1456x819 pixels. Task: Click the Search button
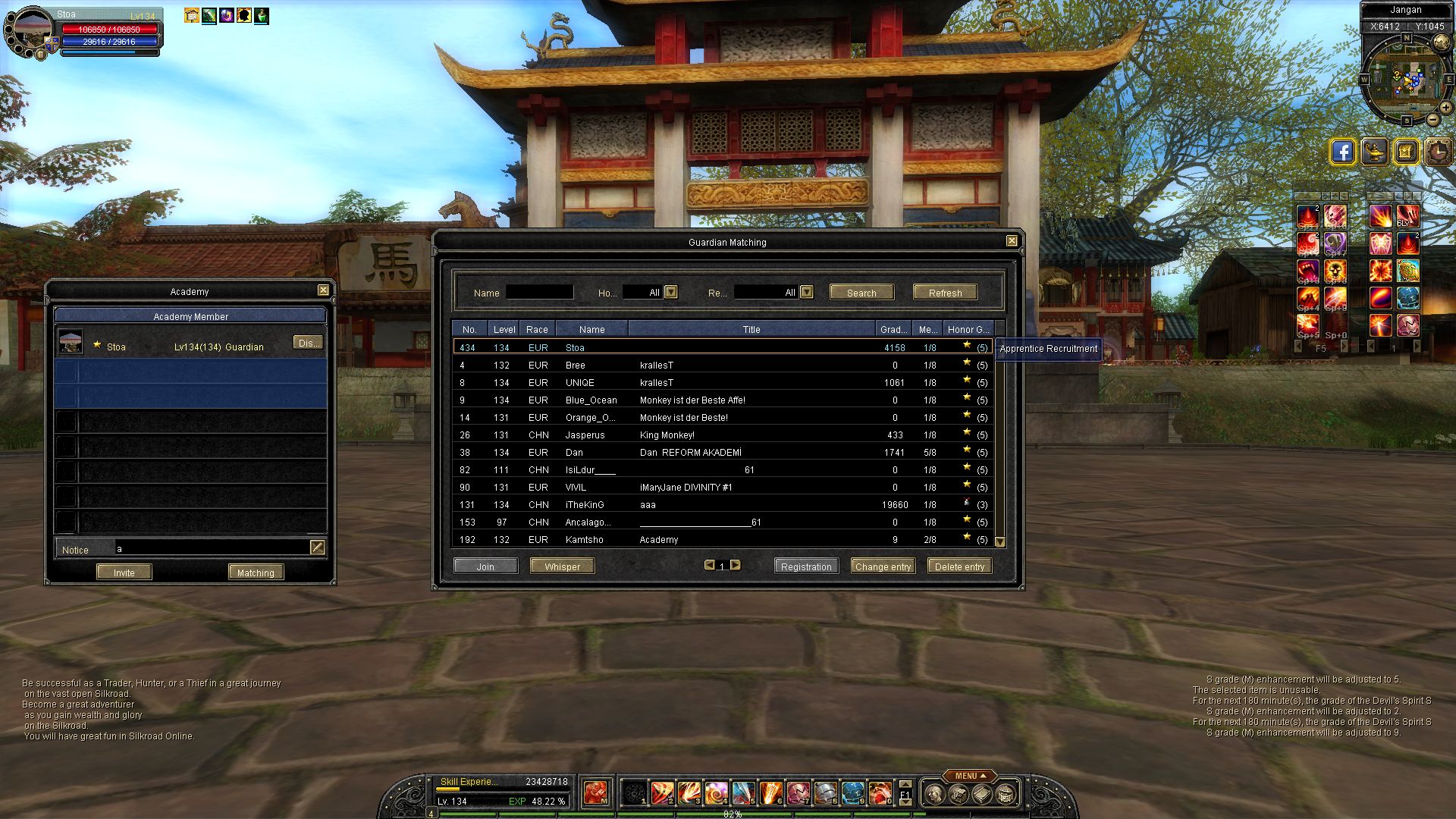pos(861,293)
